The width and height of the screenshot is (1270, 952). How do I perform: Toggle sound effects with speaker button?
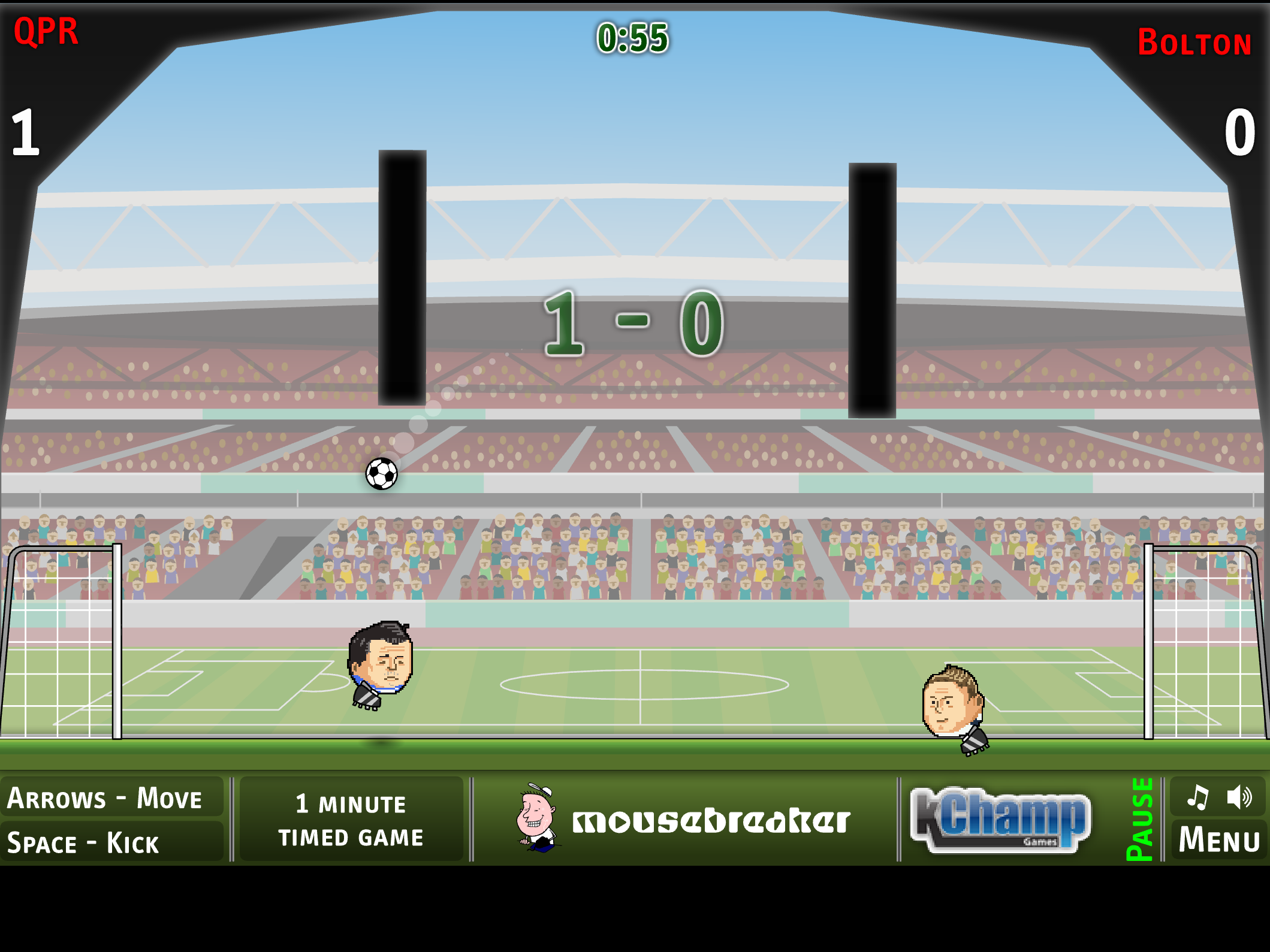[1238, 797]
